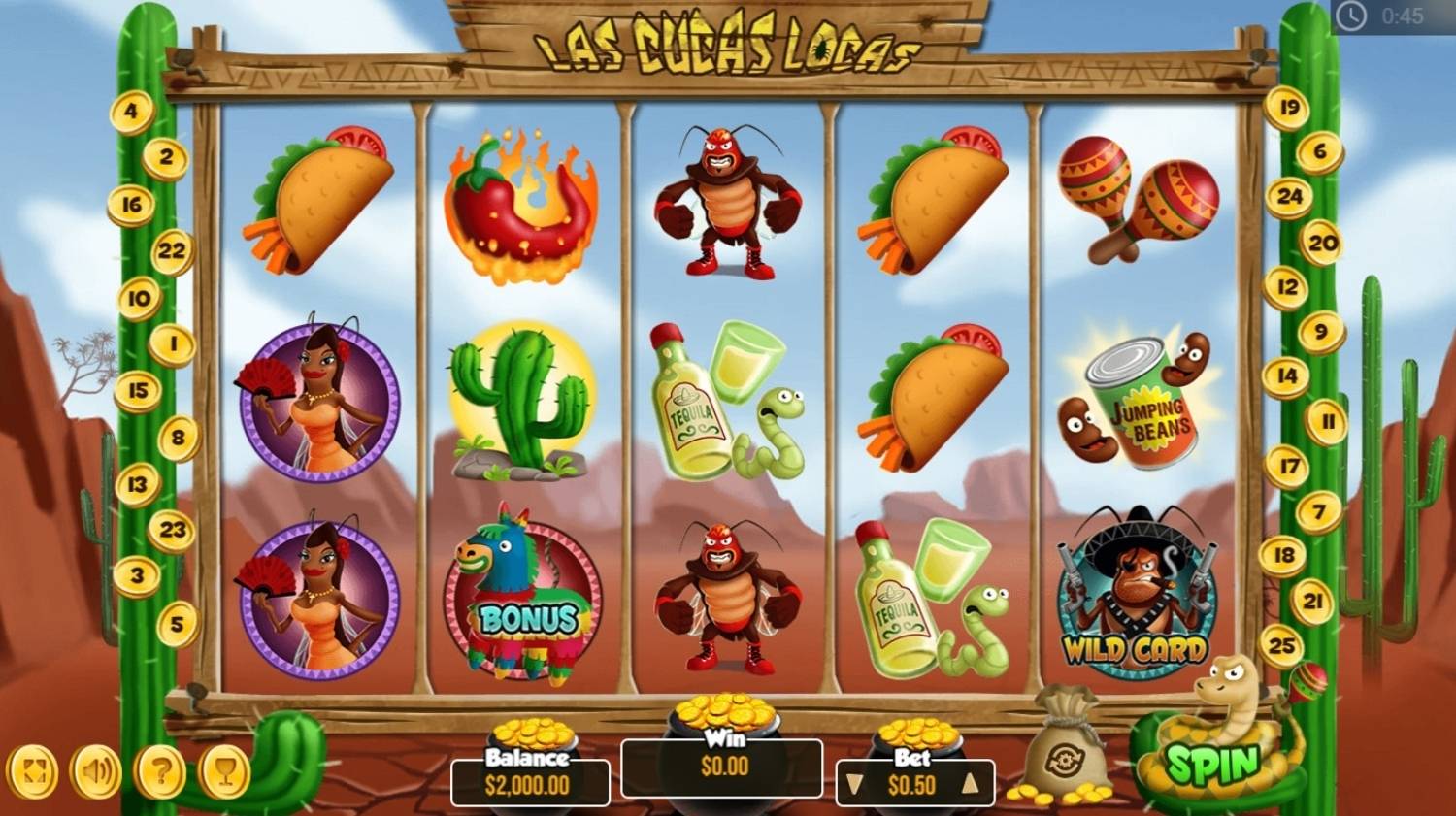1456x816 pixels.
Task: Click payline 5 coin
Action: pyautogui.click(x=176, y=623)
